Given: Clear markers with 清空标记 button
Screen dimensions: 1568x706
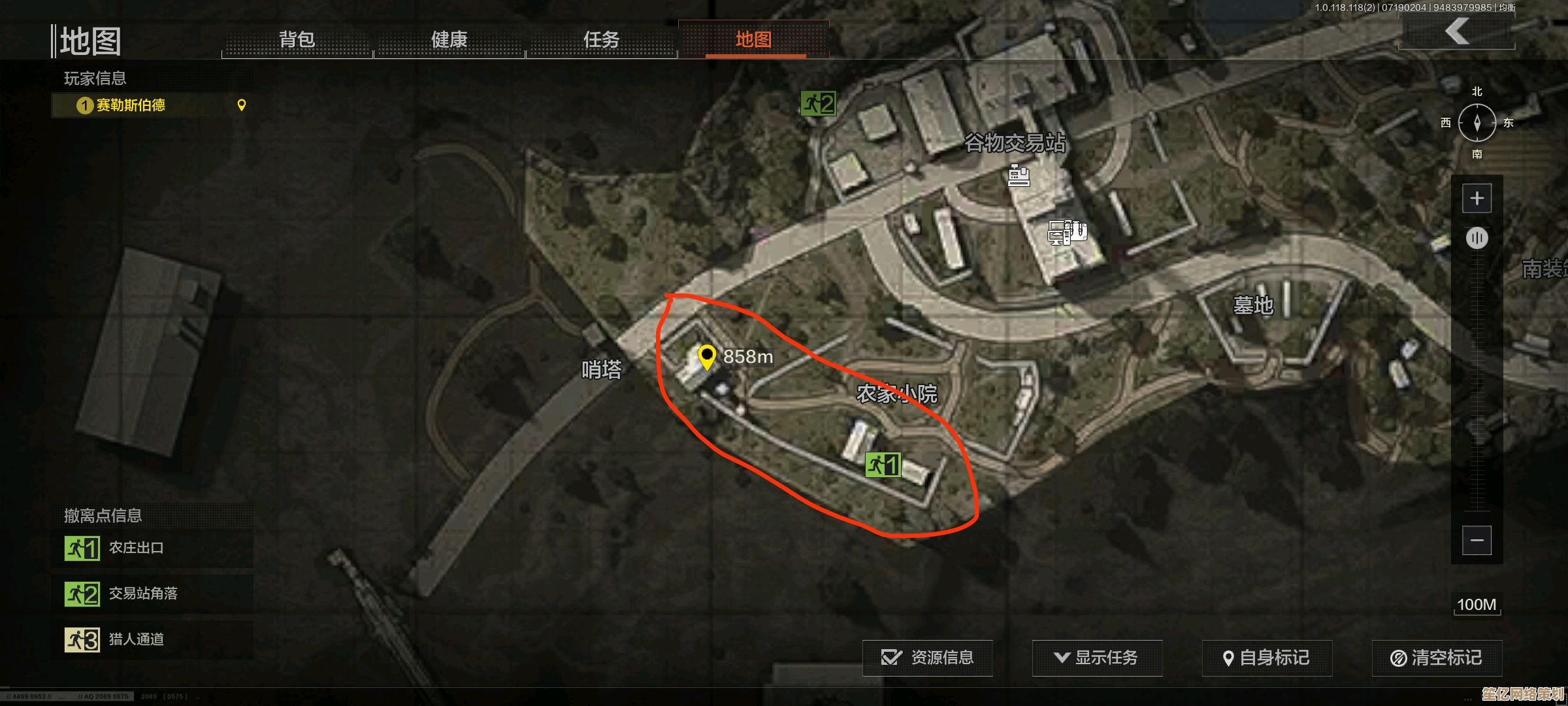Looking at the screenshot, I should pos(1437,658).
